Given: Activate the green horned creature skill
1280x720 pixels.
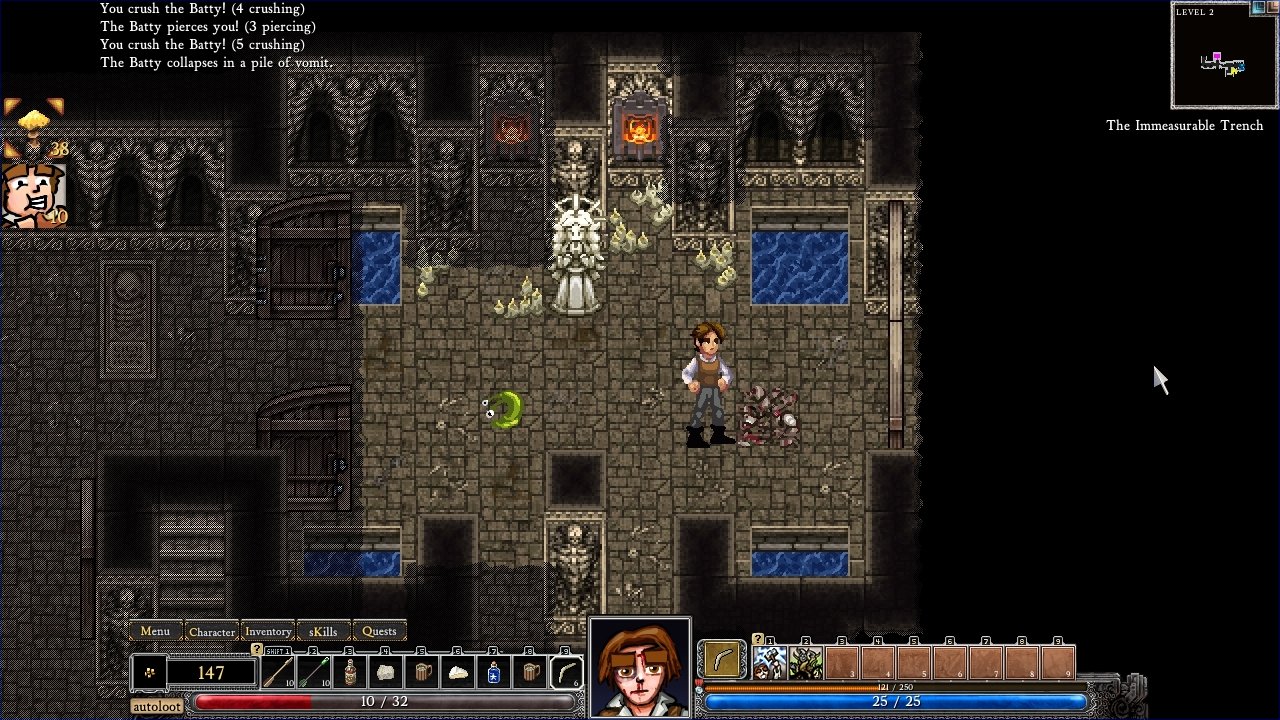Looking at the screenshot, I should point(805,663).
